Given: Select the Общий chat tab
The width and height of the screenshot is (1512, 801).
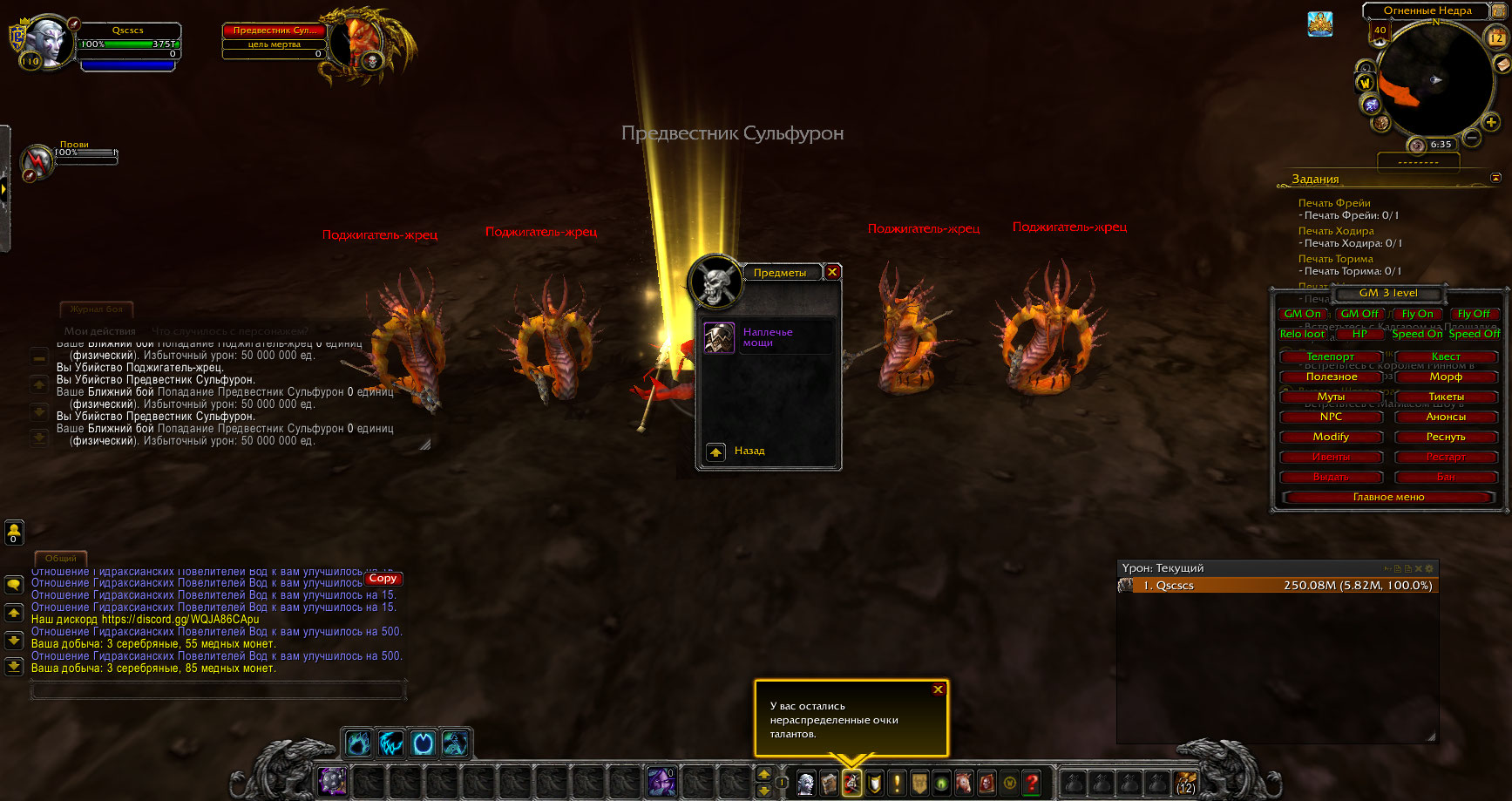Looking at the screenshot, I should [60, 558].
